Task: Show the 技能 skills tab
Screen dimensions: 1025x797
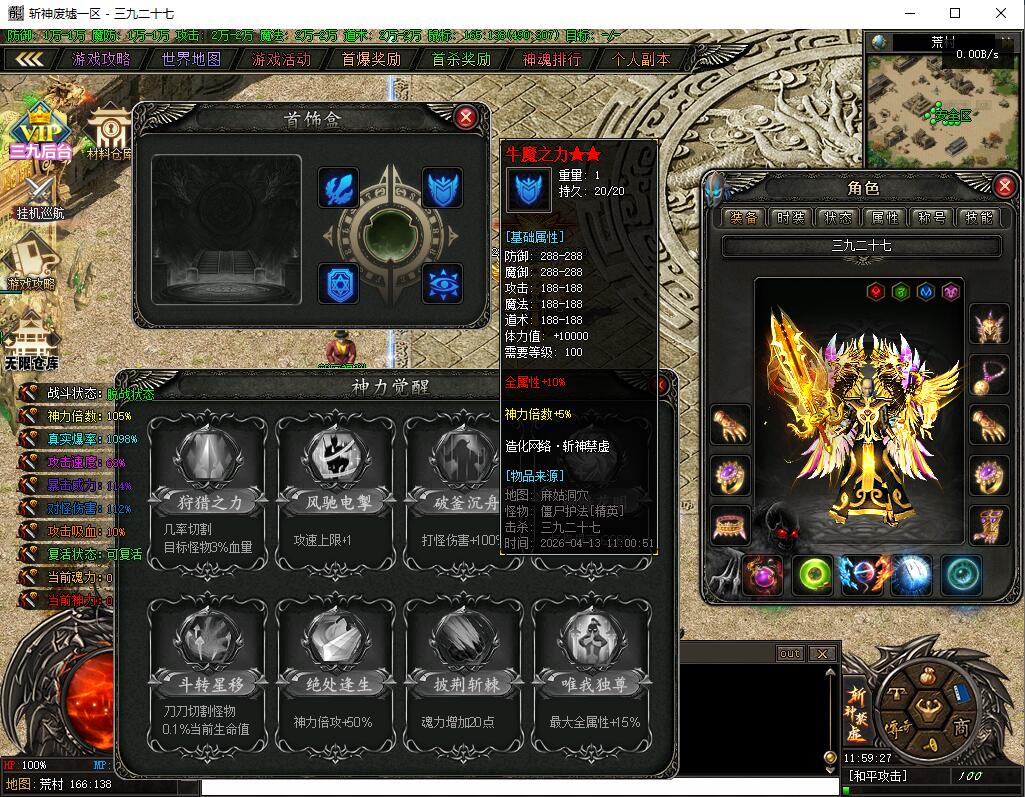Action: pos(977,217)
